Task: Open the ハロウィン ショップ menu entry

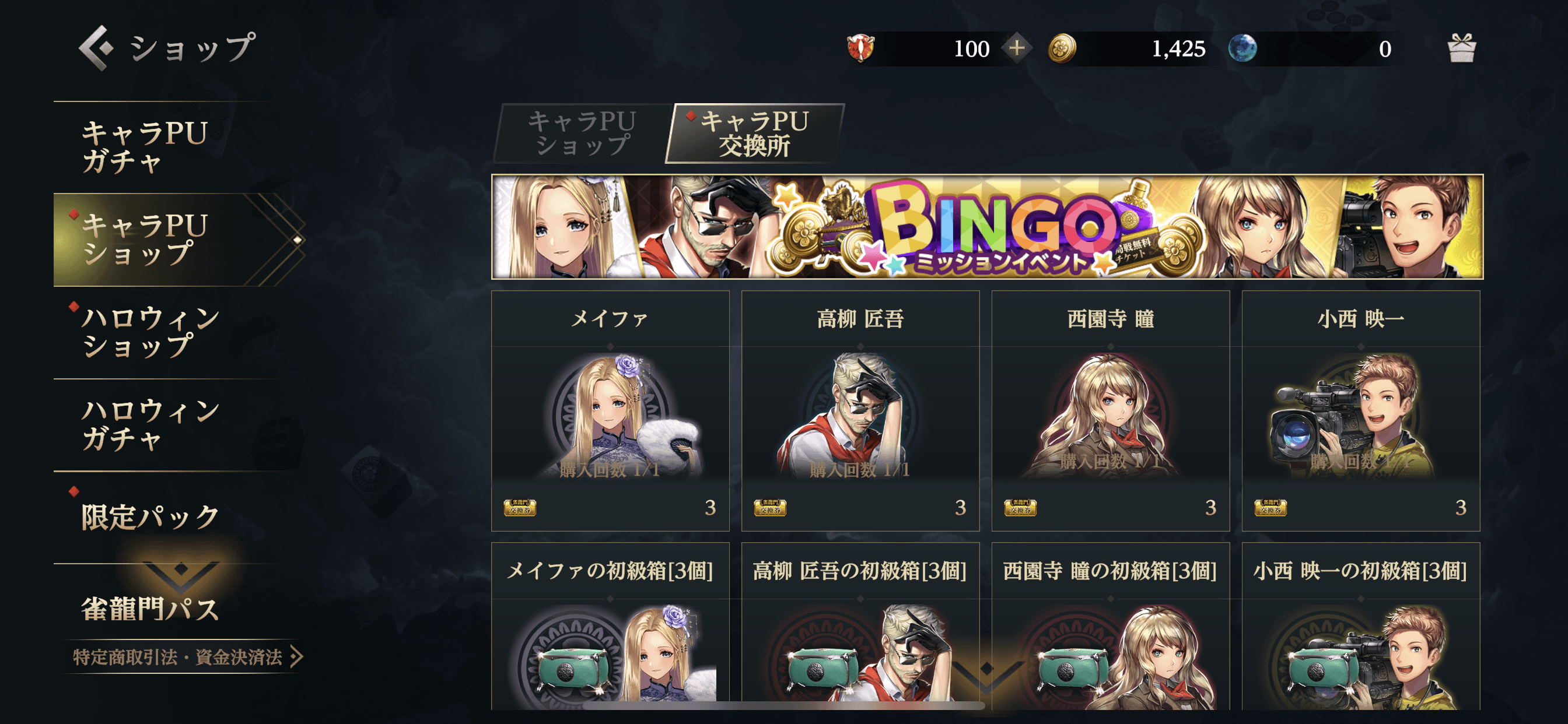Action: click(150, 332)
